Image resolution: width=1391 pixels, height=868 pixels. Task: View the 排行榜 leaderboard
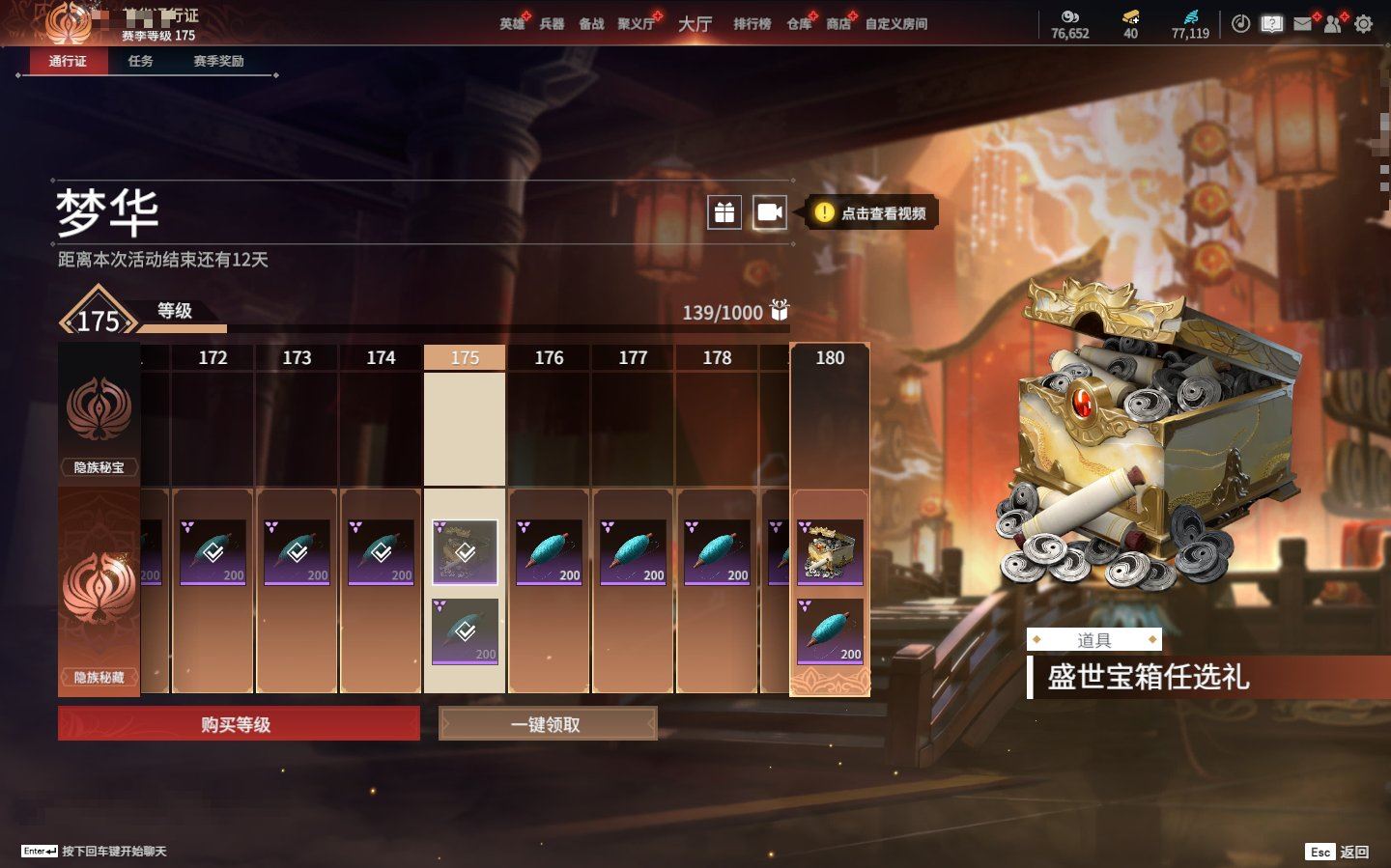pos(752,24)
